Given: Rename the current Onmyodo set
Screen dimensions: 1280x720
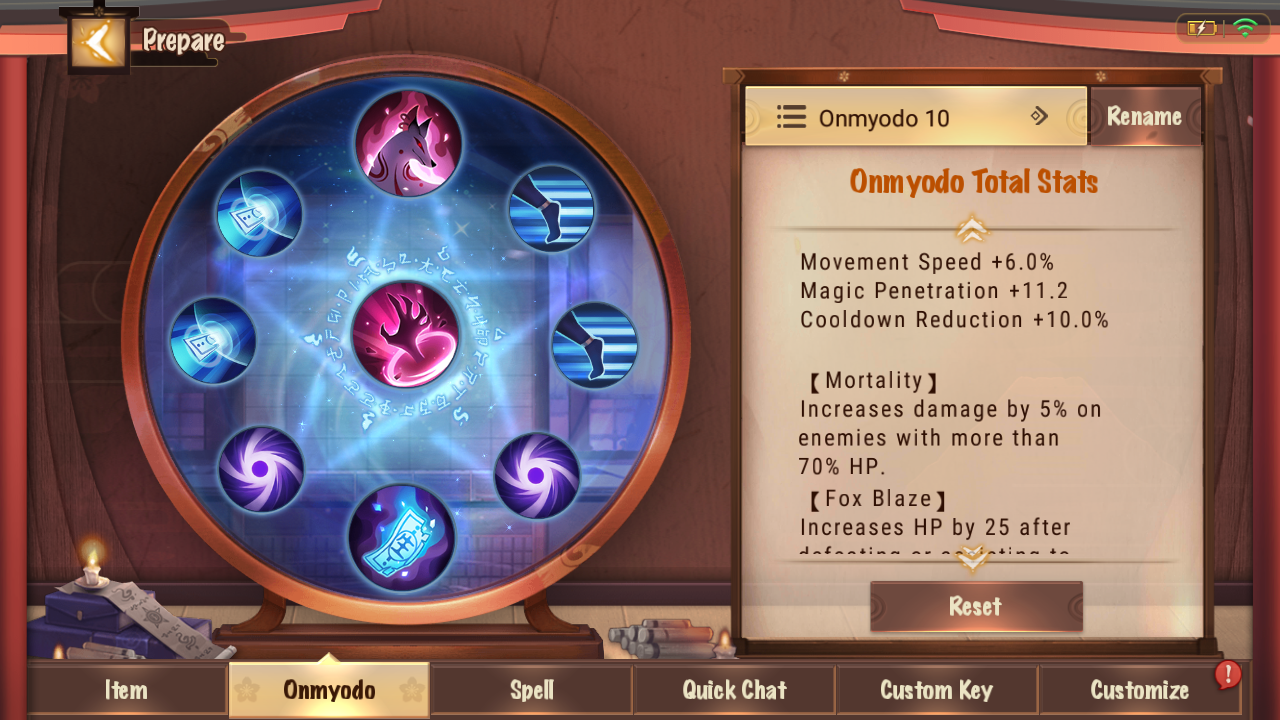Looking at the screenshot, I should [1144, 117].
